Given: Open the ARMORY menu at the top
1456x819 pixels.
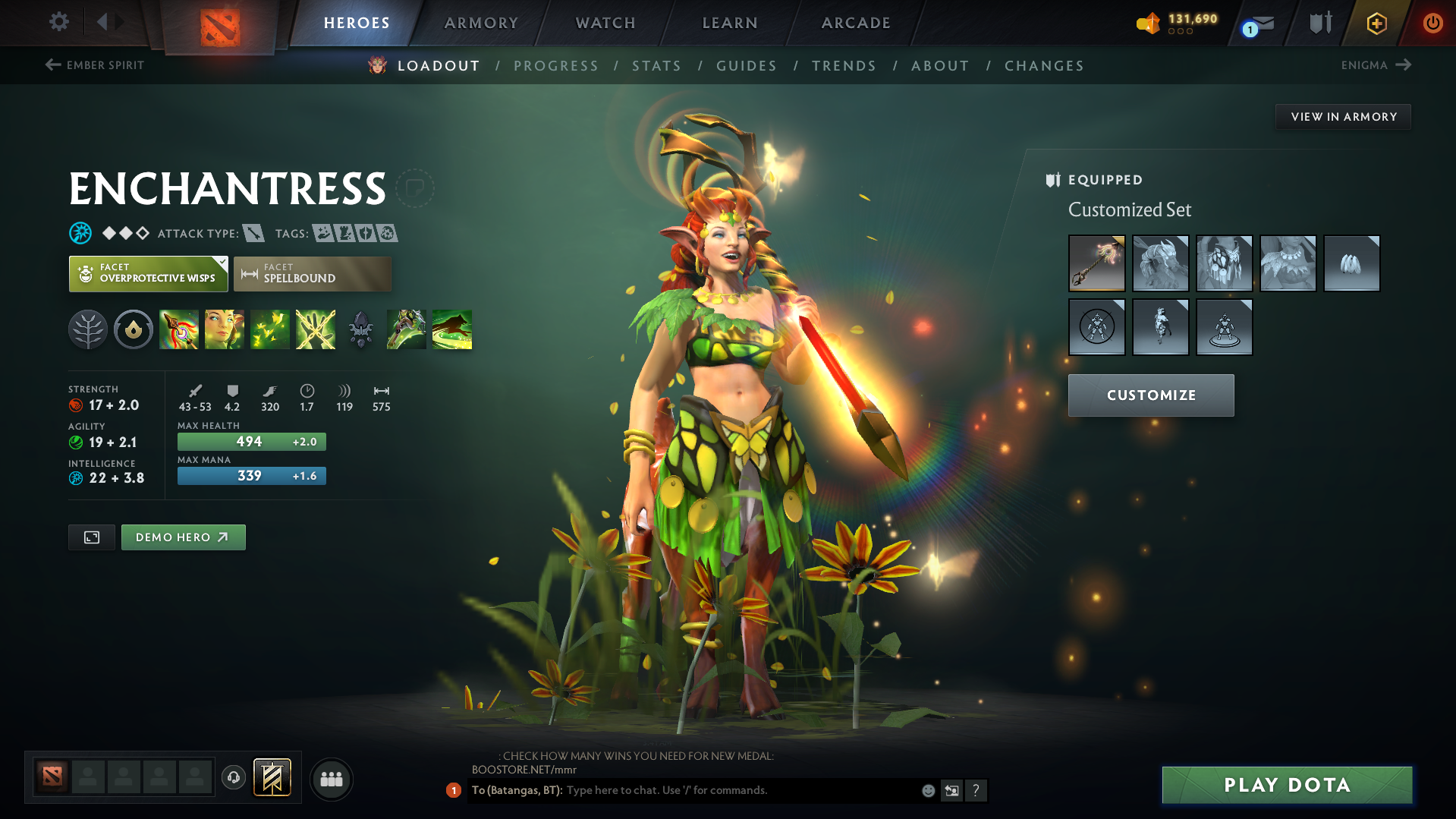Looking at the screenshot, I should click(481, 23).
